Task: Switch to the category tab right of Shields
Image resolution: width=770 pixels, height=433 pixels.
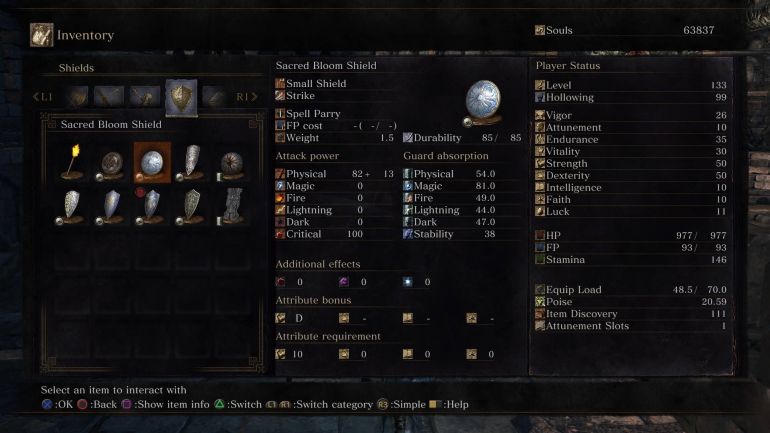Action: click(214, 96)
